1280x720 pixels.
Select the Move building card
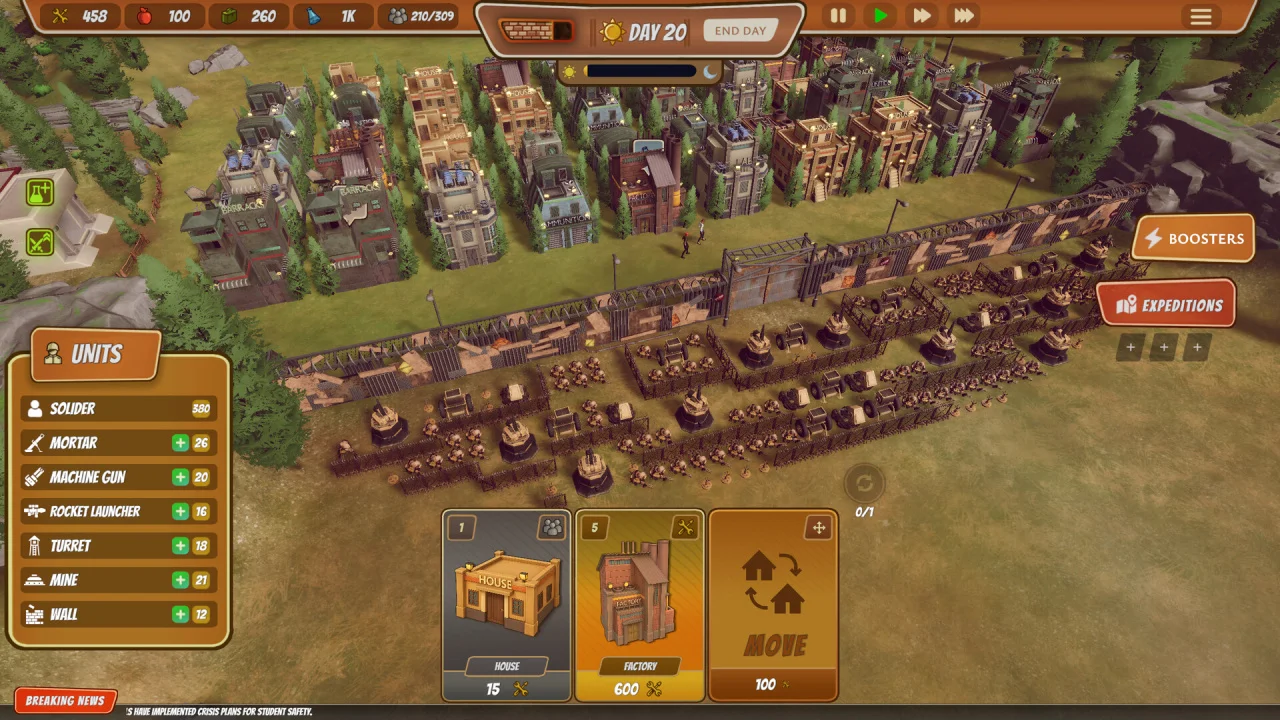pyautogui.click(x=773, y=605)
